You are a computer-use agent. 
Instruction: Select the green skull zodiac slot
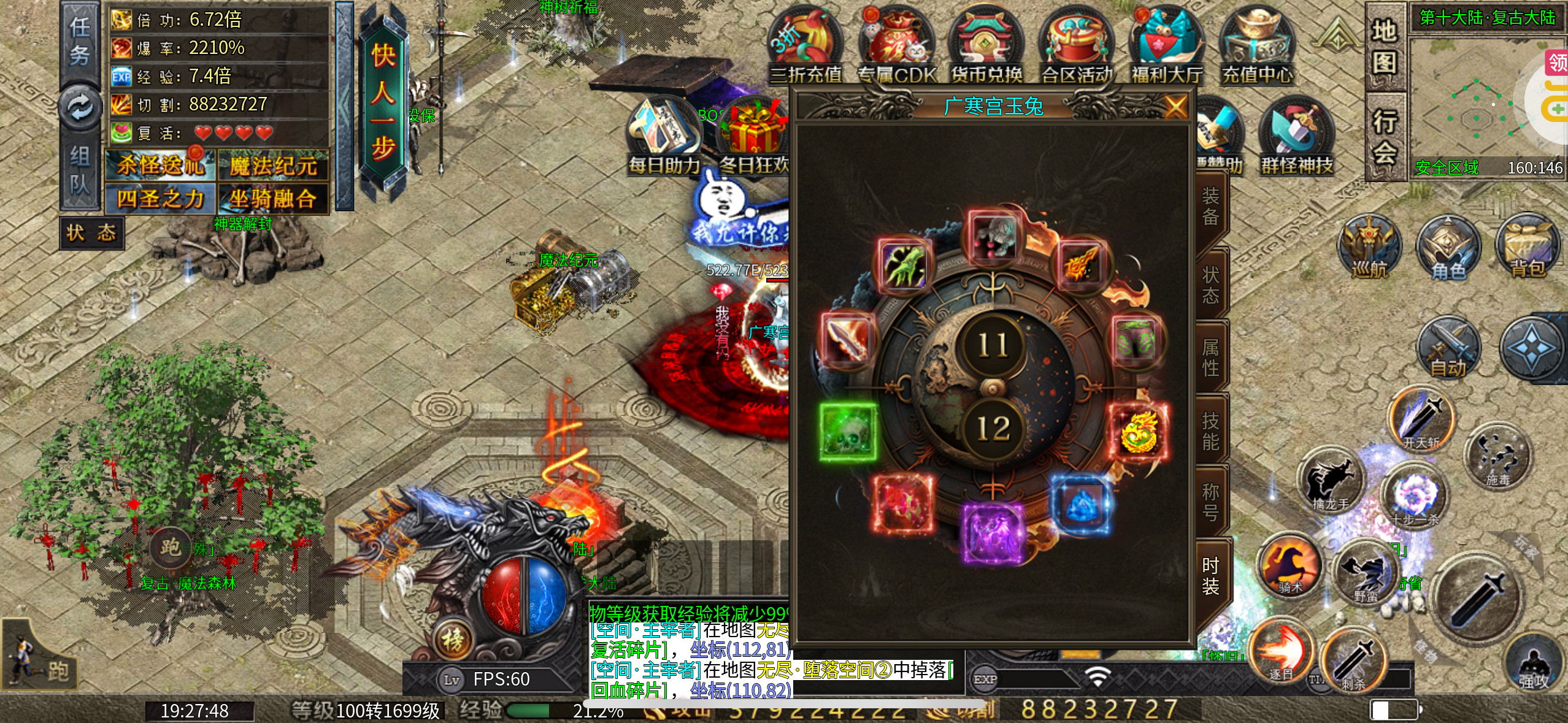[x=849, y=431]
